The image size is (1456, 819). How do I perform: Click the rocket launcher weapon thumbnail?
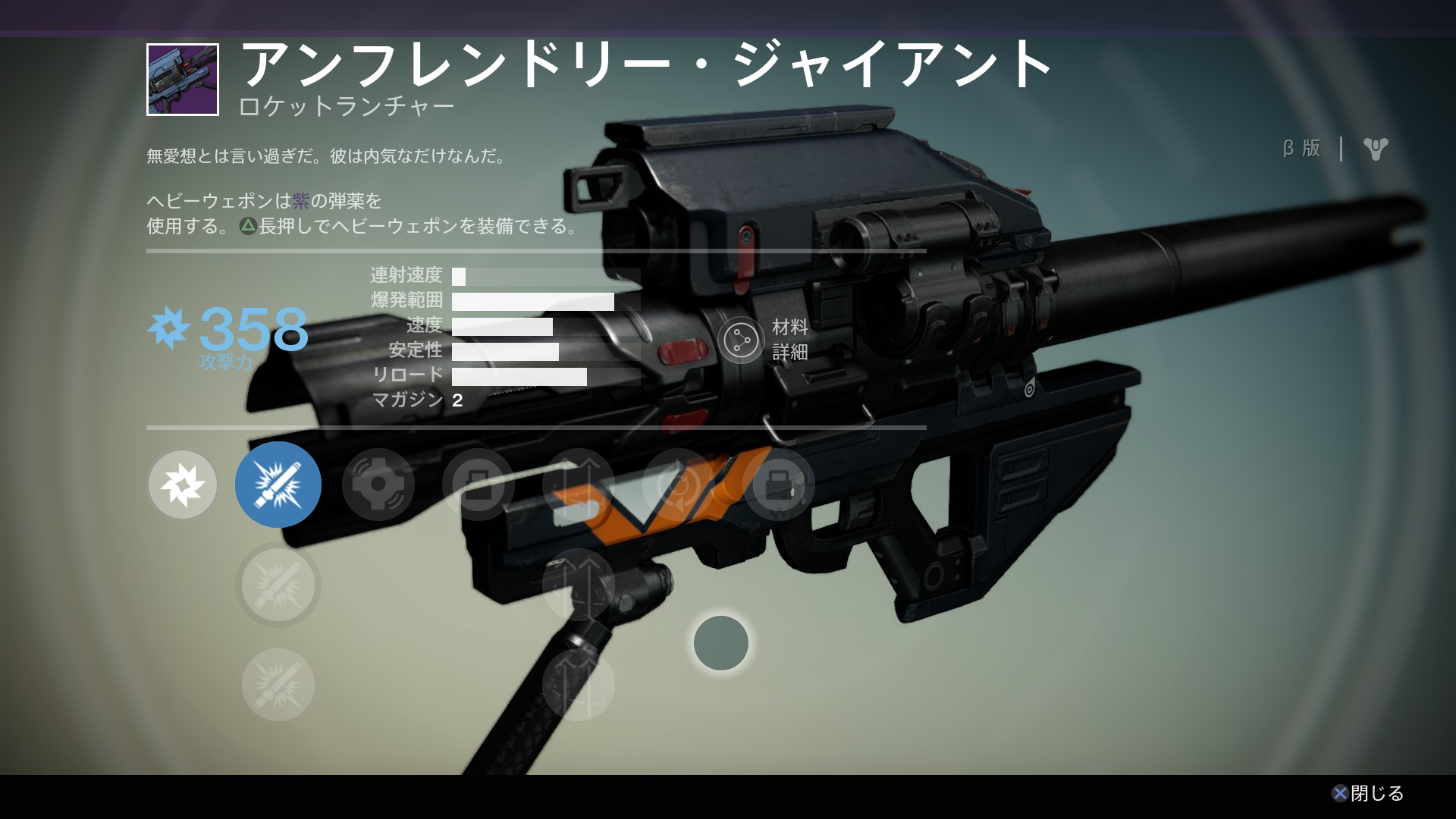coord(183,80)
